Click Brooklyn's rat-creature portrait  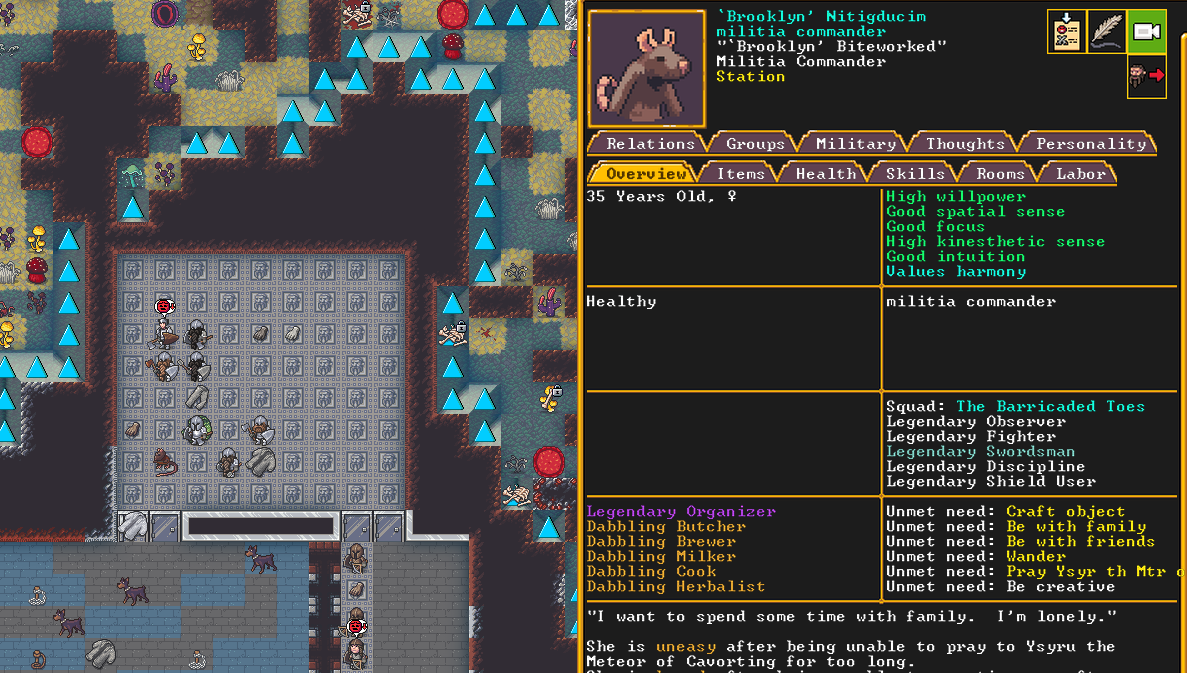[x=647, y=69]
